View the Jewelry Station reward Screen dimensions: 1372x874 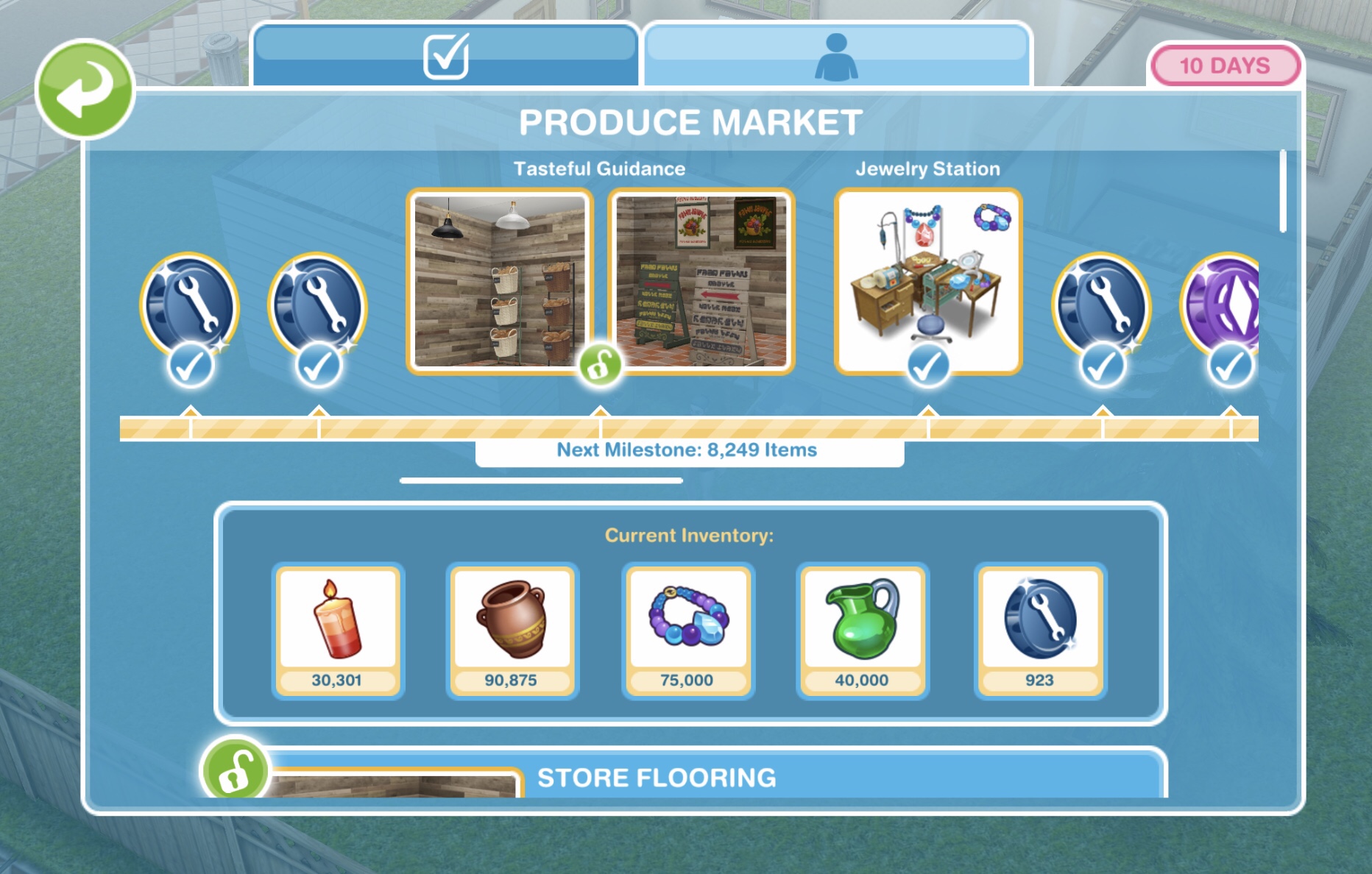coord(927,280)
